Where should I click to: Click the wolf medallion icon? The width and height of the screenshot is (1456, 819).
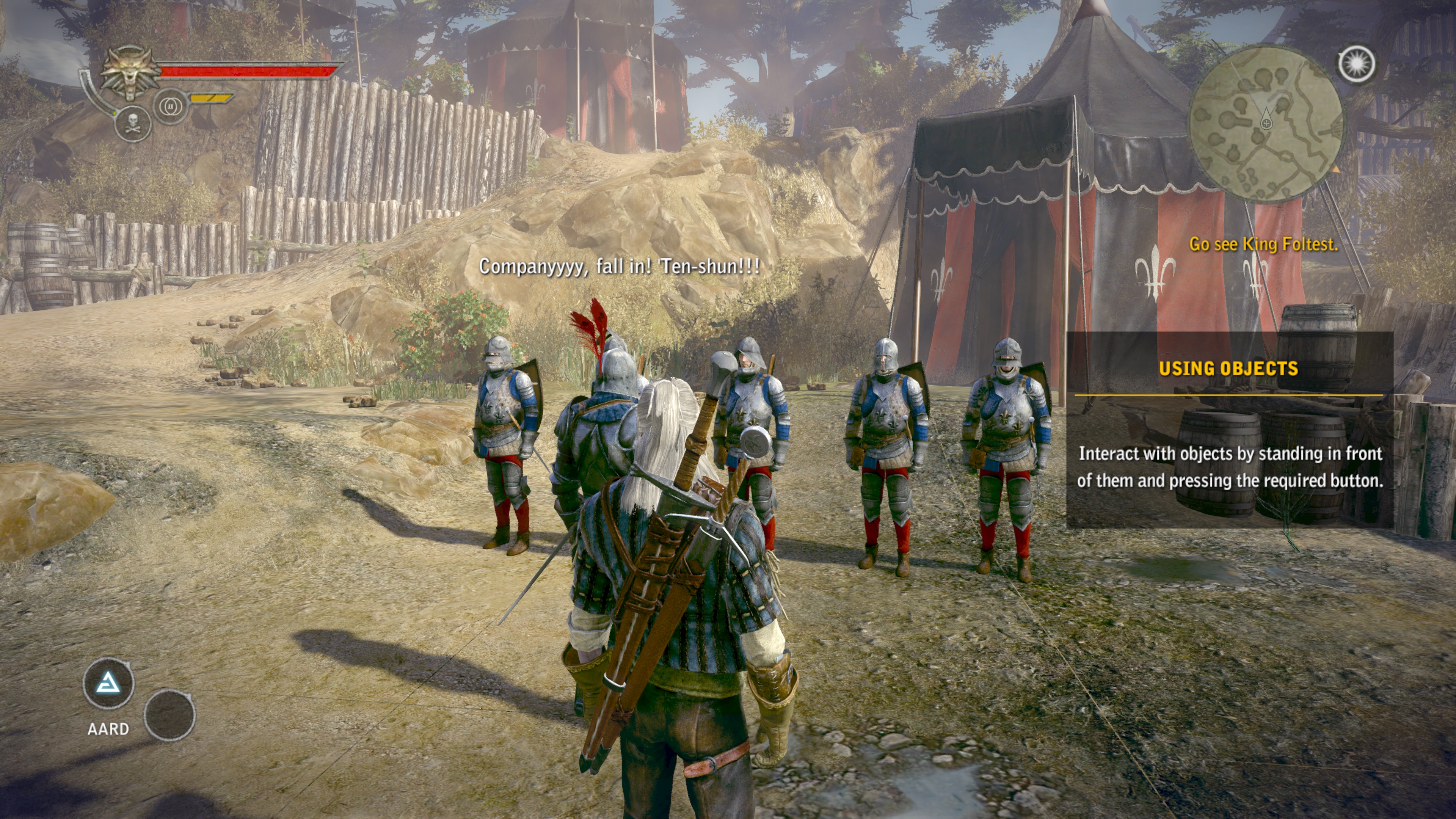click(129, 73)
